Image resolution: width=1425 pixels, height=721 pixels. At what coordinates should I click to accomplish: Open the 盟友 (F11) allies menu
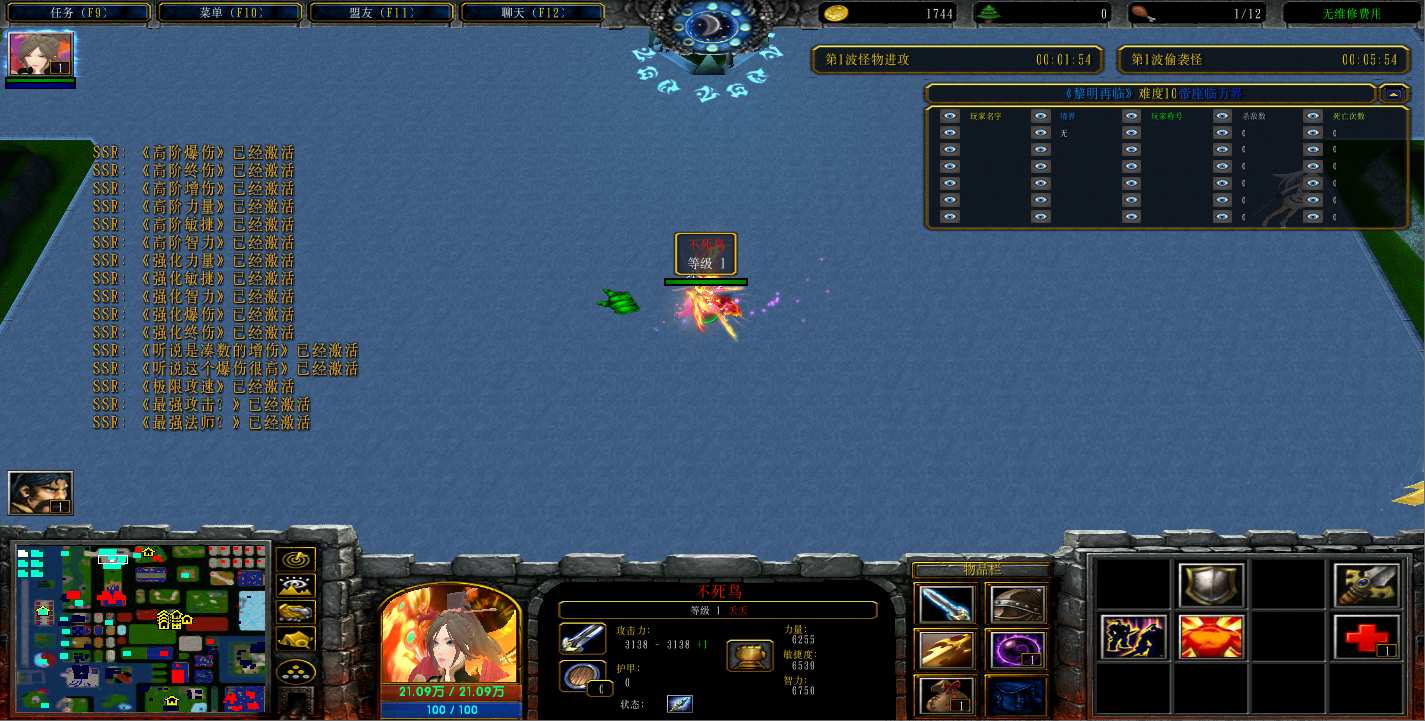(x=381, y=13)
